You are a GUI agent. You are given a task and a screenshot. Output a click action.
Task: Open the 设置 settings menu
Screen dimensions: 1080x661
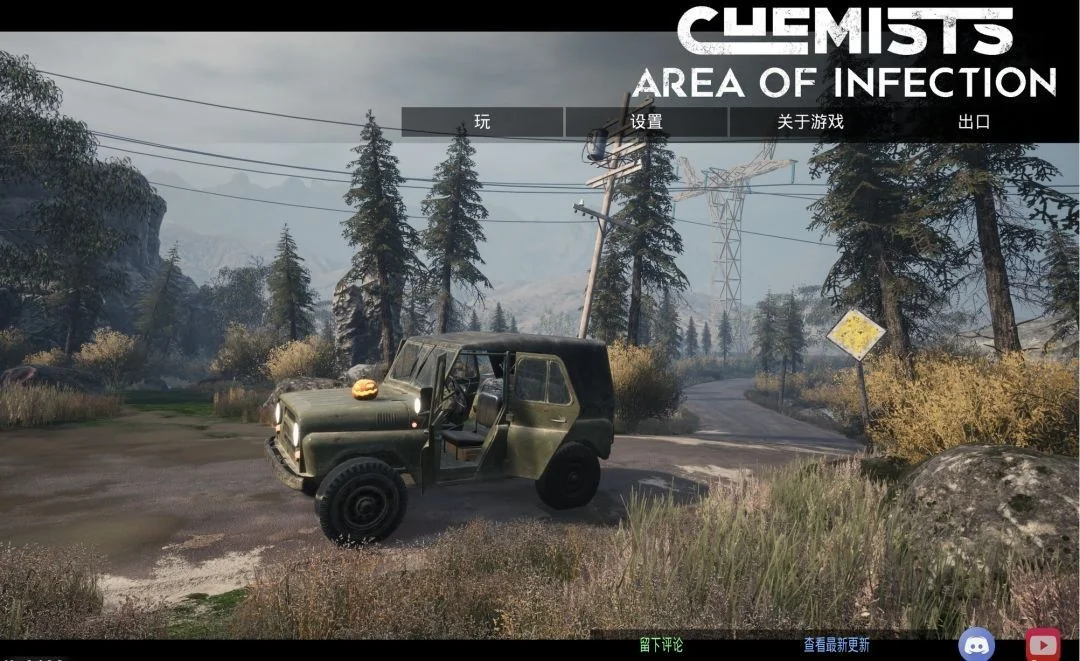coord(646,122)
